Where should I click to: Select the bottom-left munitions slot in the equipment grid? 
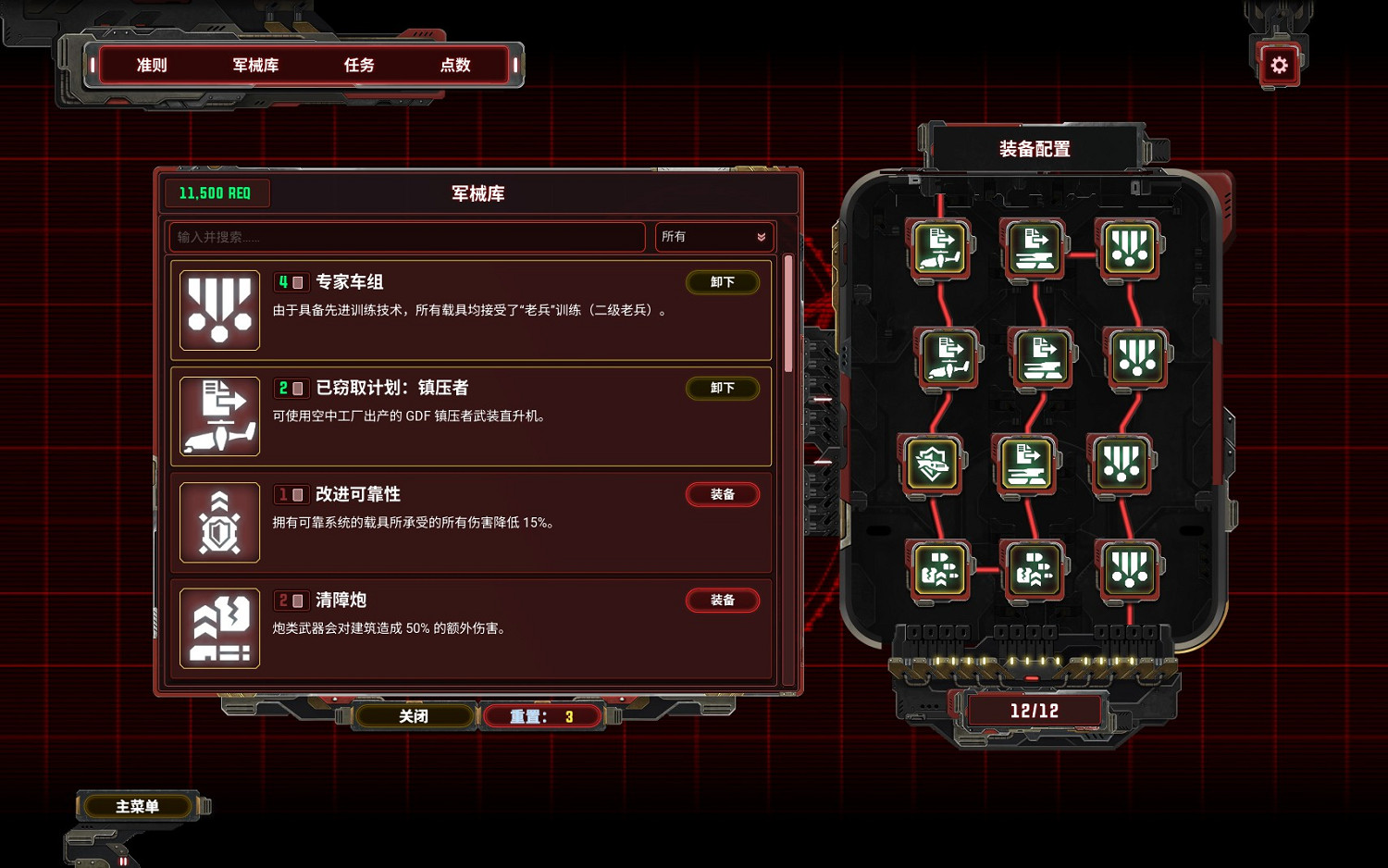tap(939, 571)
